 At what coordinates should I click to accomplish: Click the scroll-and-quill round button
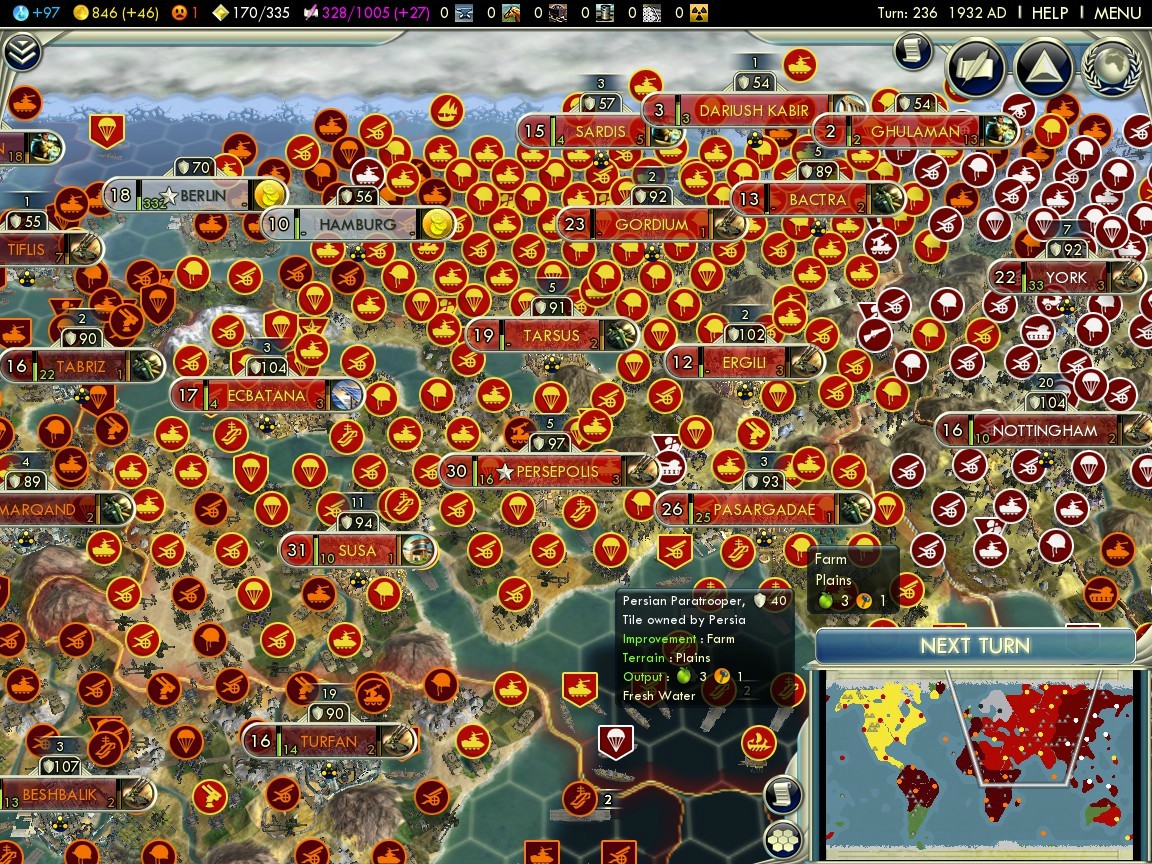tap(974, 66)
